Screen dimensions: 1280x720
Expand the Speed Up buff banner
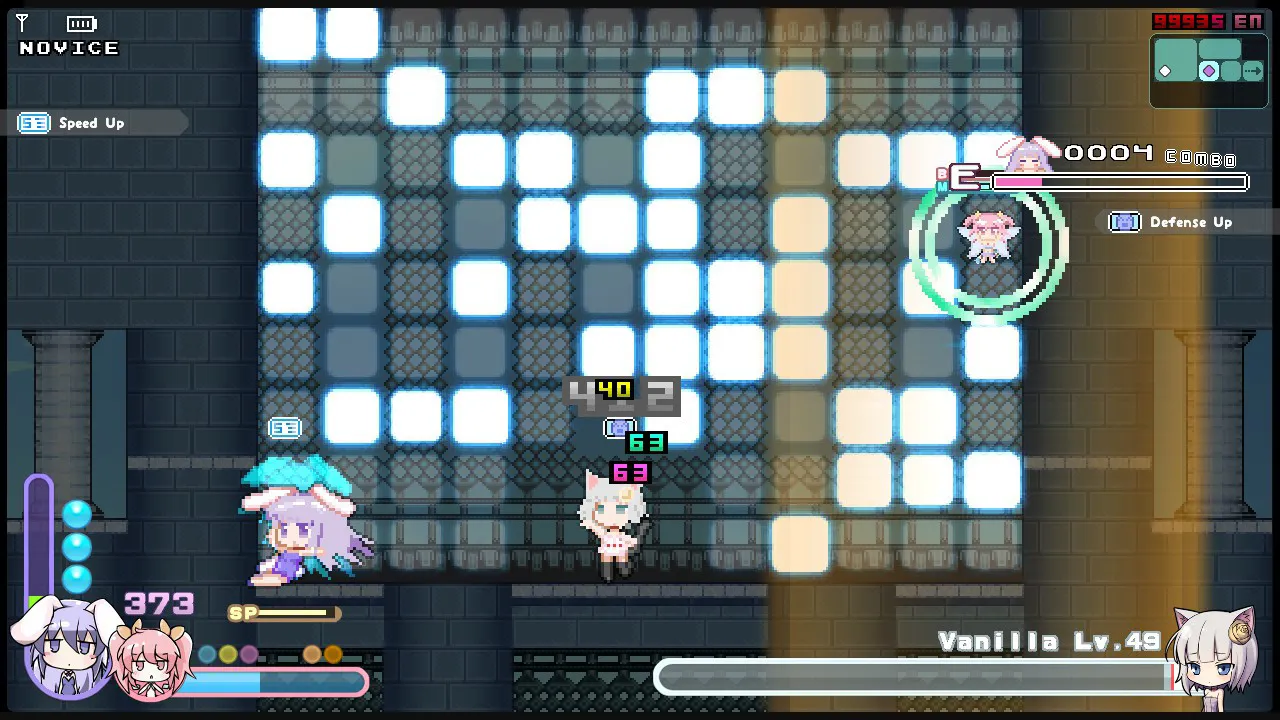coord(95,123)
